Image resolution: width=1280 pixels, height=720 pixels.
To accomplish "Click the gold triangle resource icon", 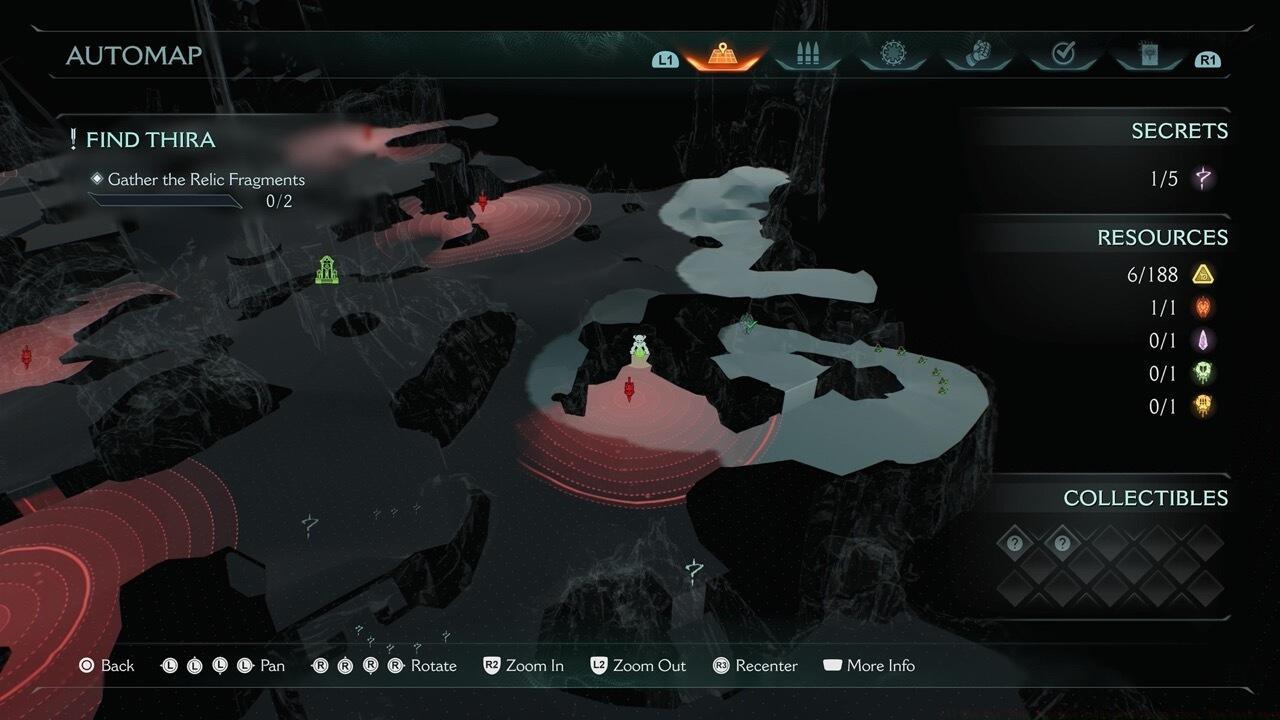I will (1204, 274).
